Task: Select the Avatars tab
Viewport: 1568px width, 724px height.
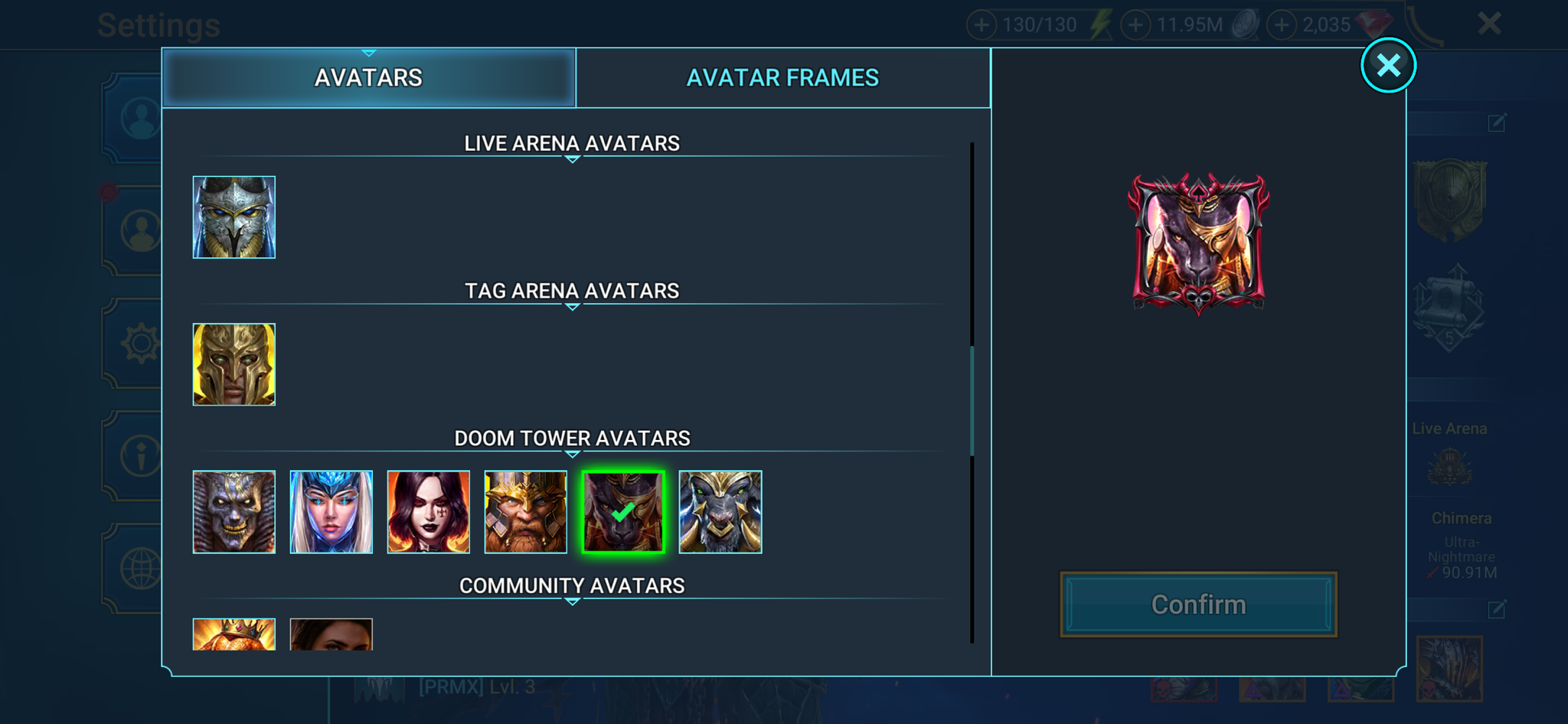Action: point(368,78)
